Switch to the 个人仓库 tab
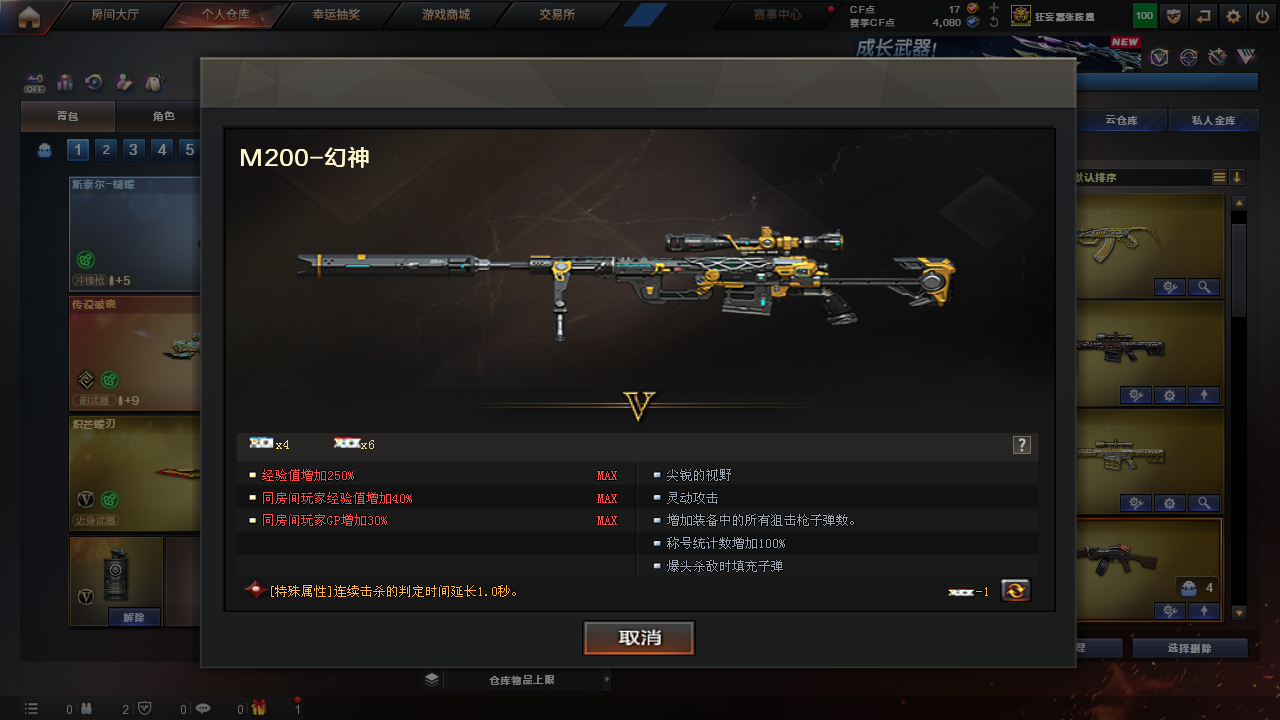 point(225,15)
